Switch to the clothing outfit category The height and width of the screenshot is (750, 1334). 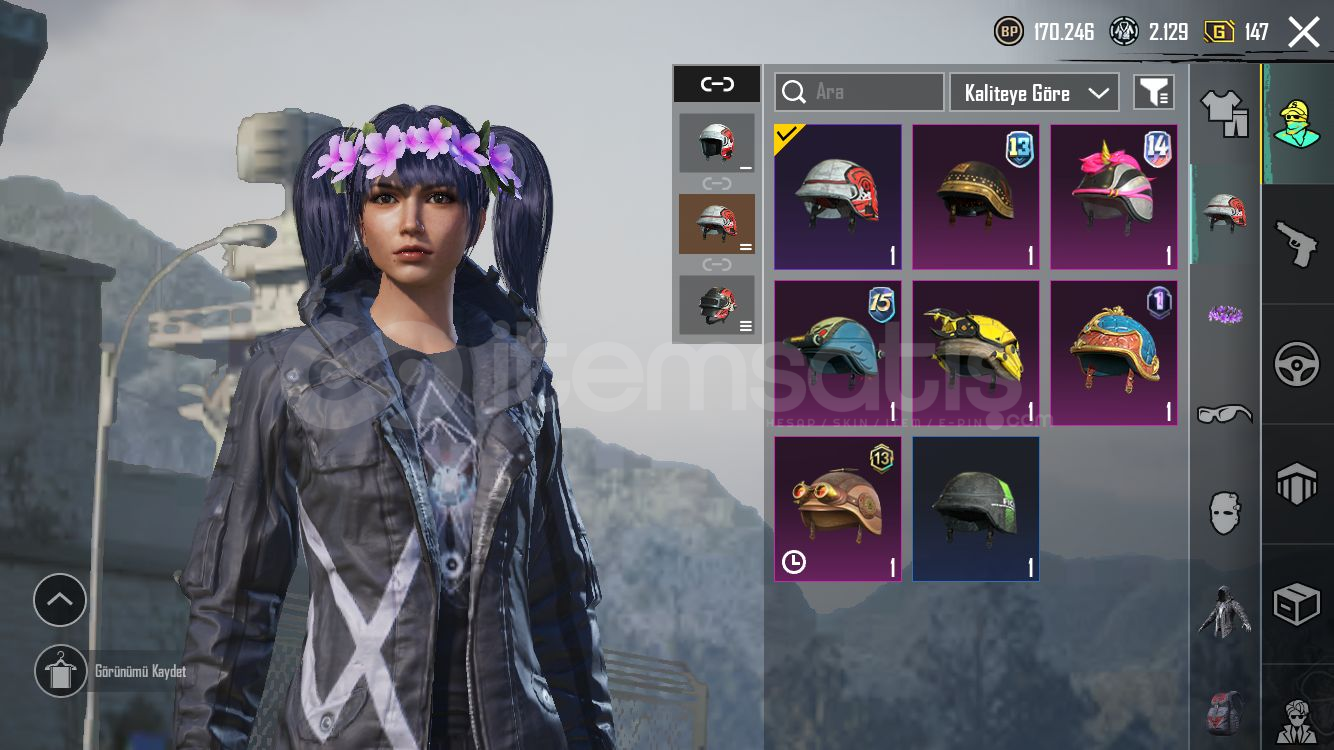coord(1224,113)
